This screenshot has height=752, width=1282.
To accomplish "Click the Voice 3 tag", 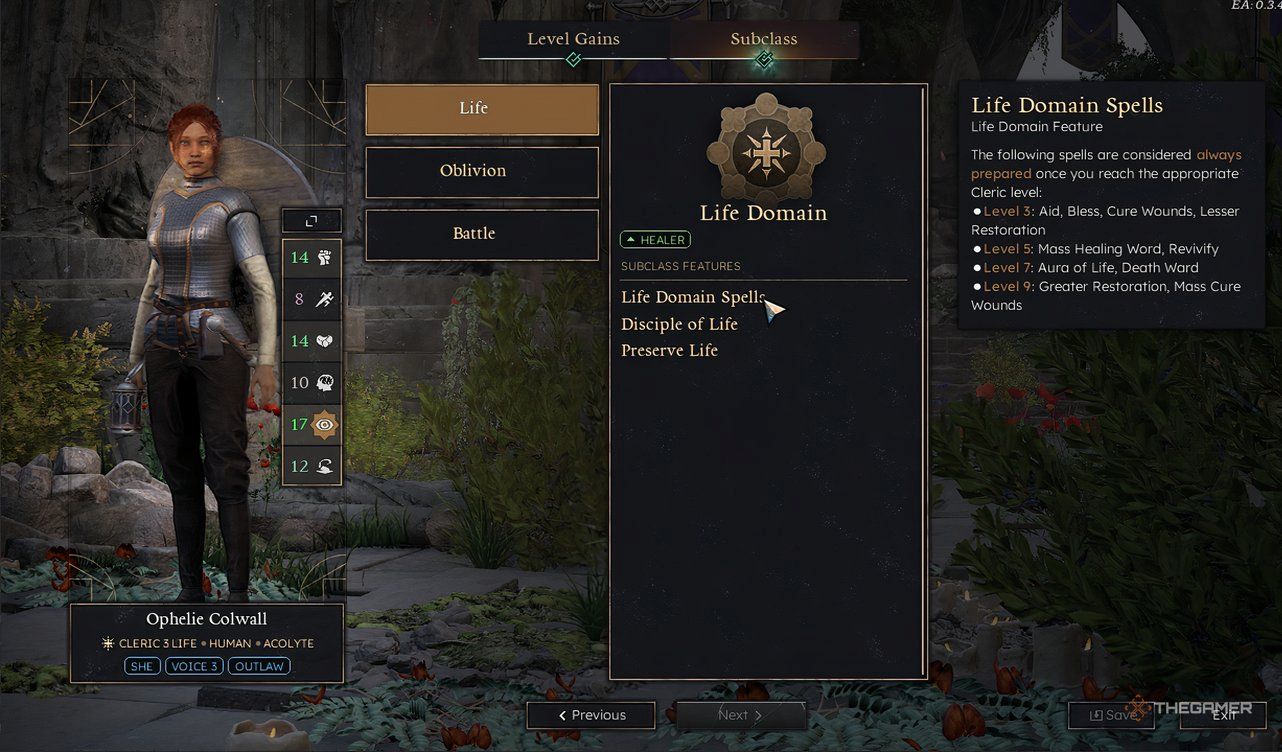I will [x=194, y=666].
